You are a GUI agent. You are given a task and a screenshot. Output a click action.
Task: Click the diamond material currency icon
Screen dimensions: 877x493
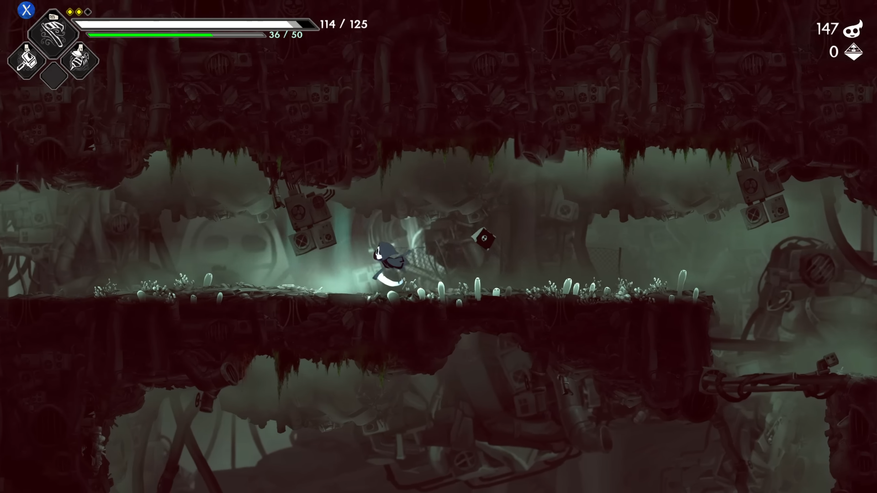pyautogui.click(x=853, y=52)
